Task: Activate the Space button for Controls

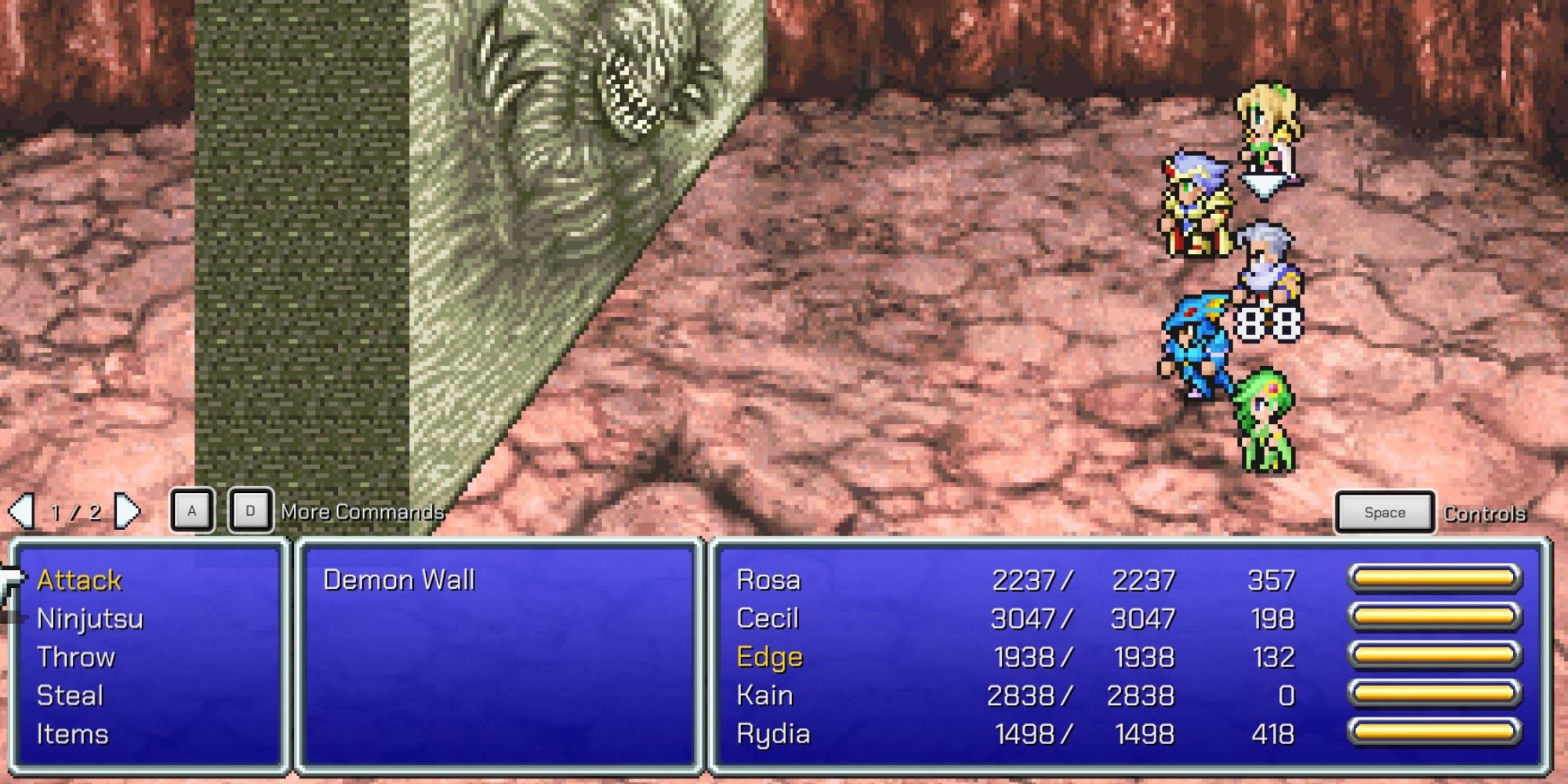Action: coord(1383,512)
